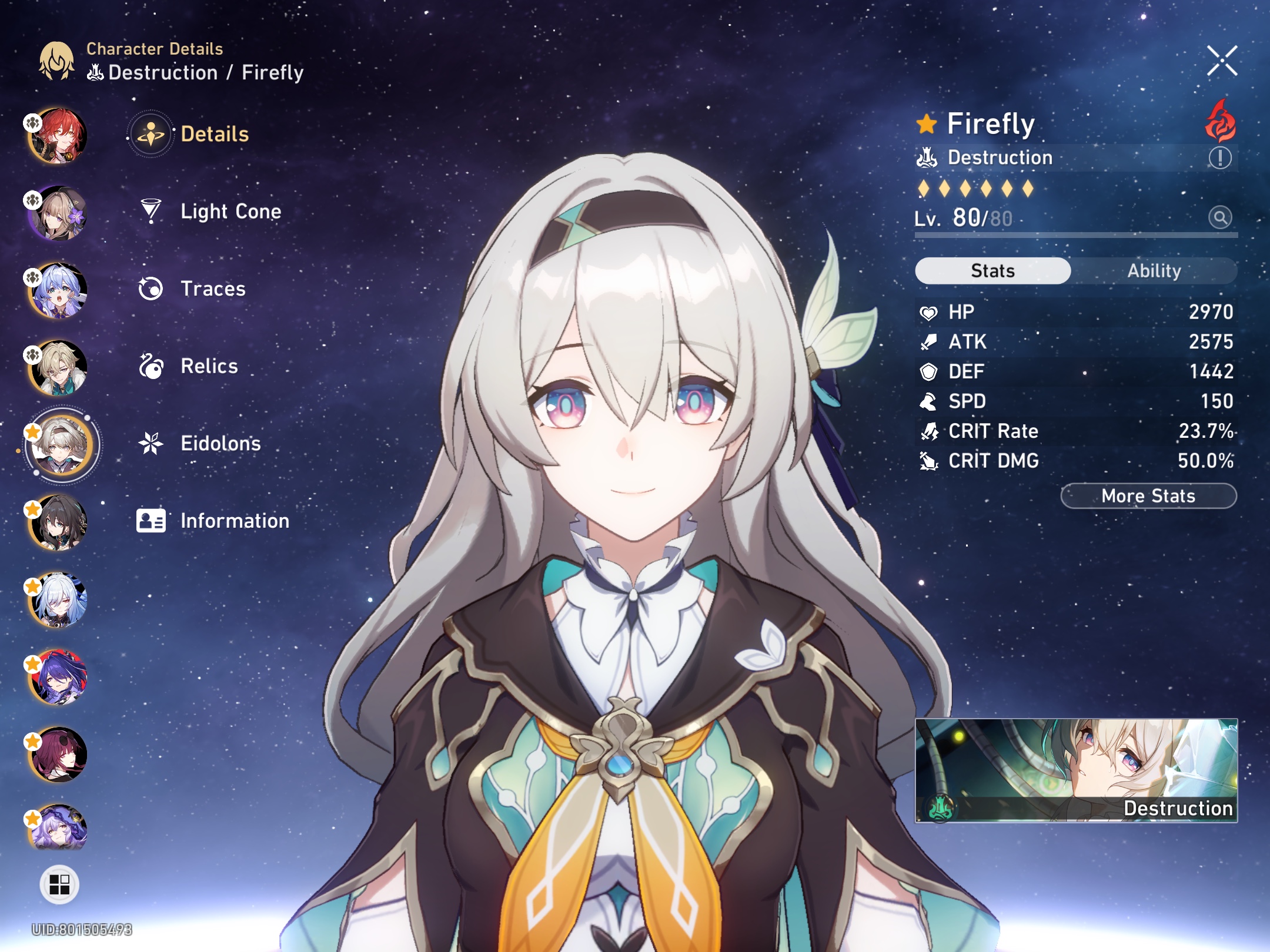Image resolution: width=1270 pixels, height=952 pixels.
Task: Select Firefly's portrait in the character list
Action: 61,445
